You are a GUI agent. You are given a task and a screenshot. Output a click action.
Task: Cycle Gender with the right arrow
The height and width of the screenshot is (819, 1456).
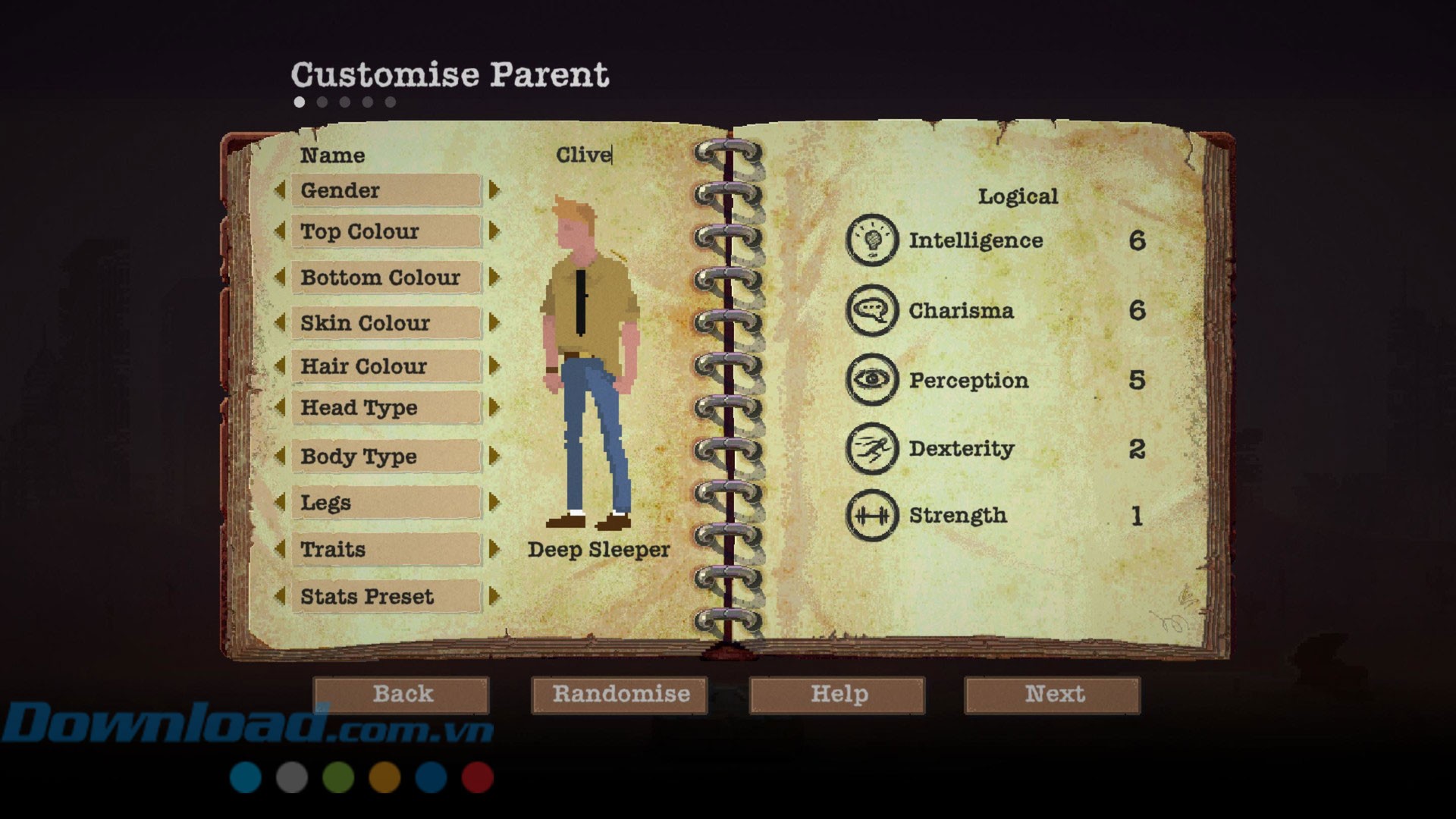494,190
